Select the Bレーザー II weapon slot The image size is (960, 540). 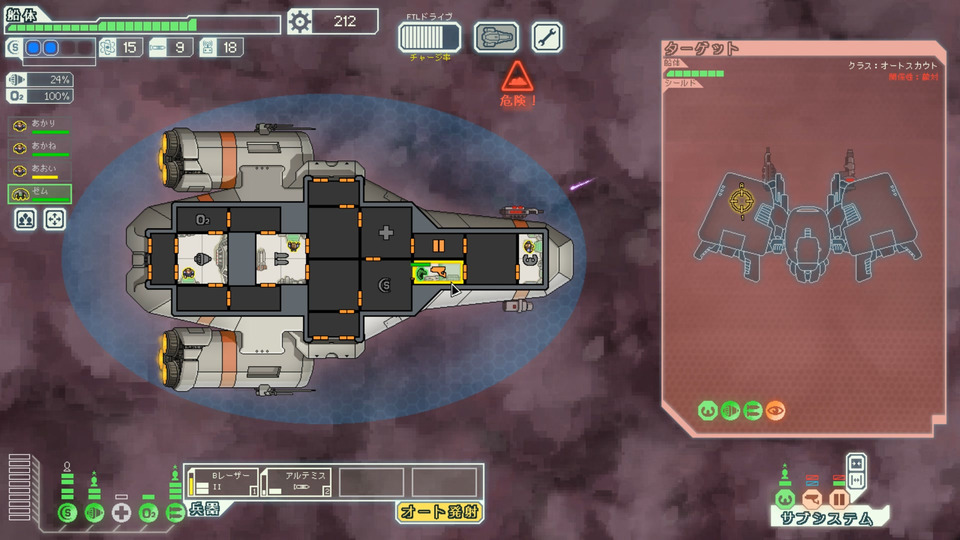click(221, 482)
